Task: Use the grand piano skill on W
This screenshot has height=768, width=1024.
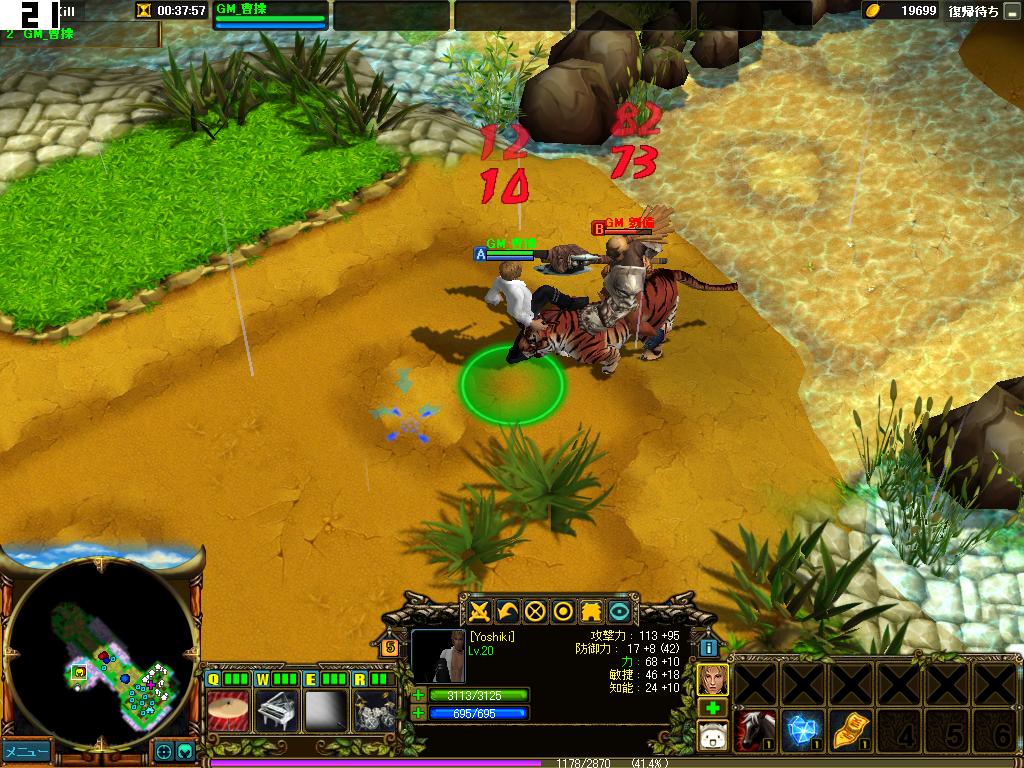Action: (x=277, y=712)
